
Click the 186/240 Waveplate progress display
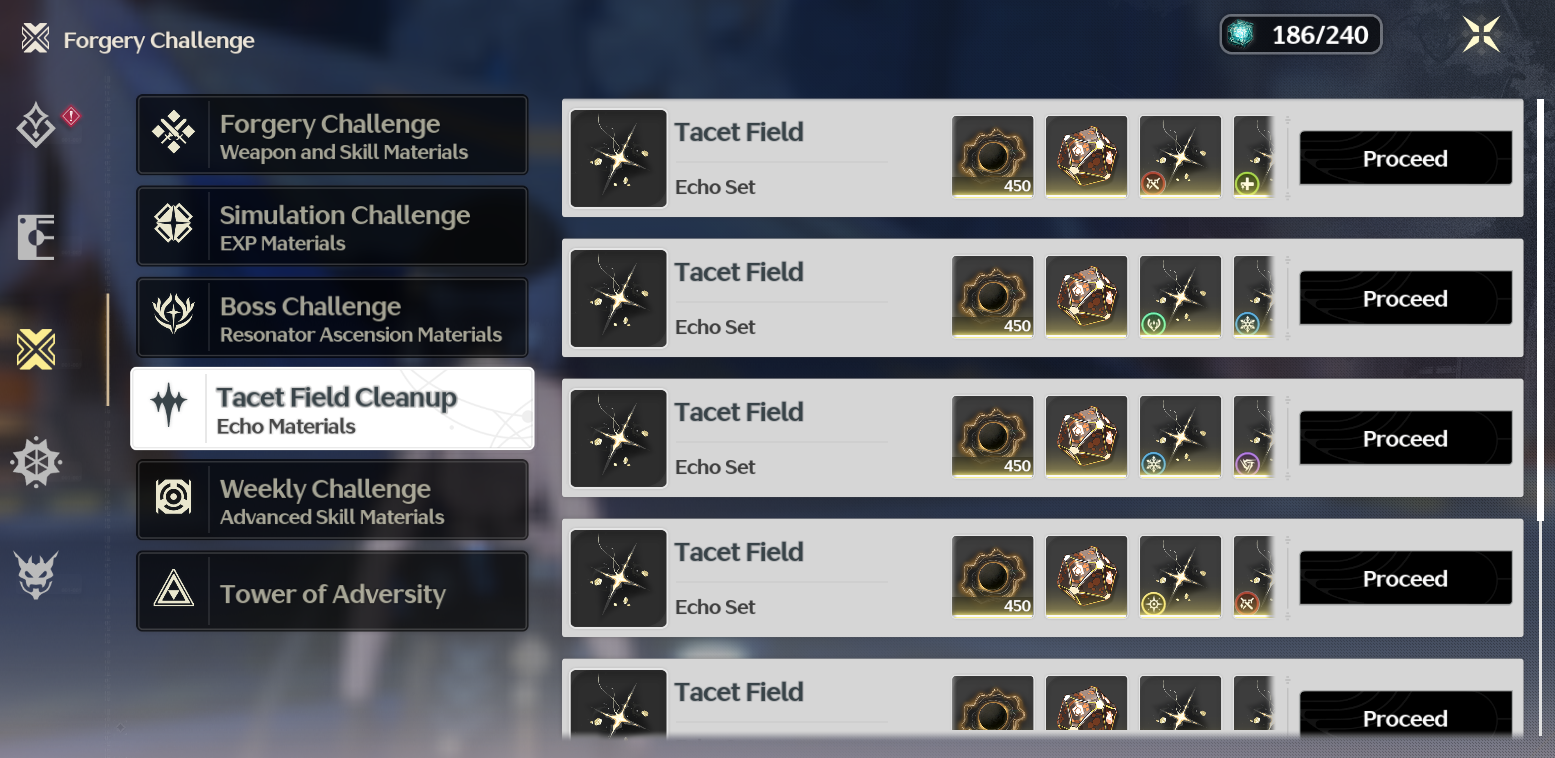[x=1300, y=33]
